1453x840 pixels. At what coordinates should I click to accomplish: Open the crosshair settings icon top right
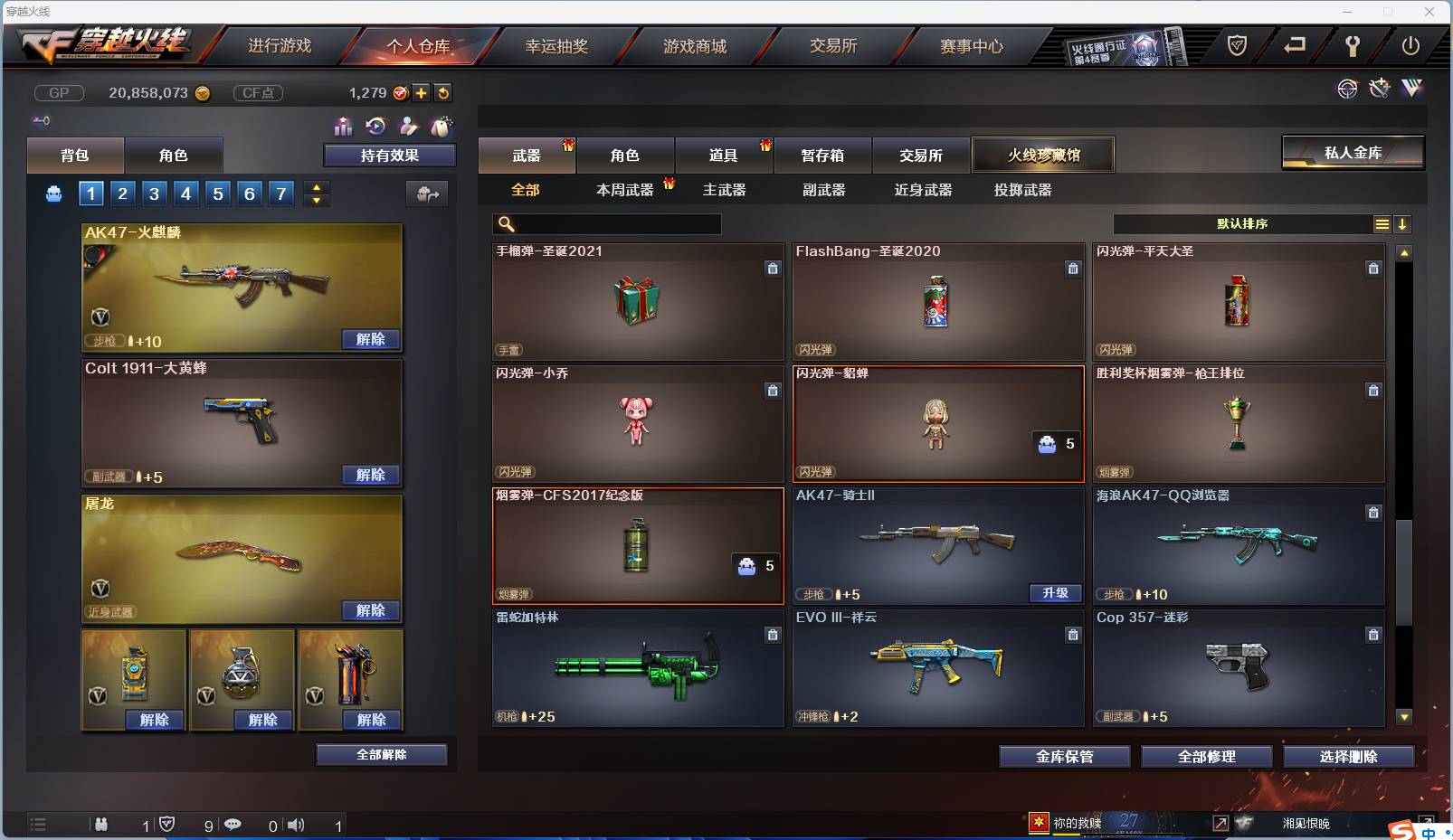(x=1348, y=89)
